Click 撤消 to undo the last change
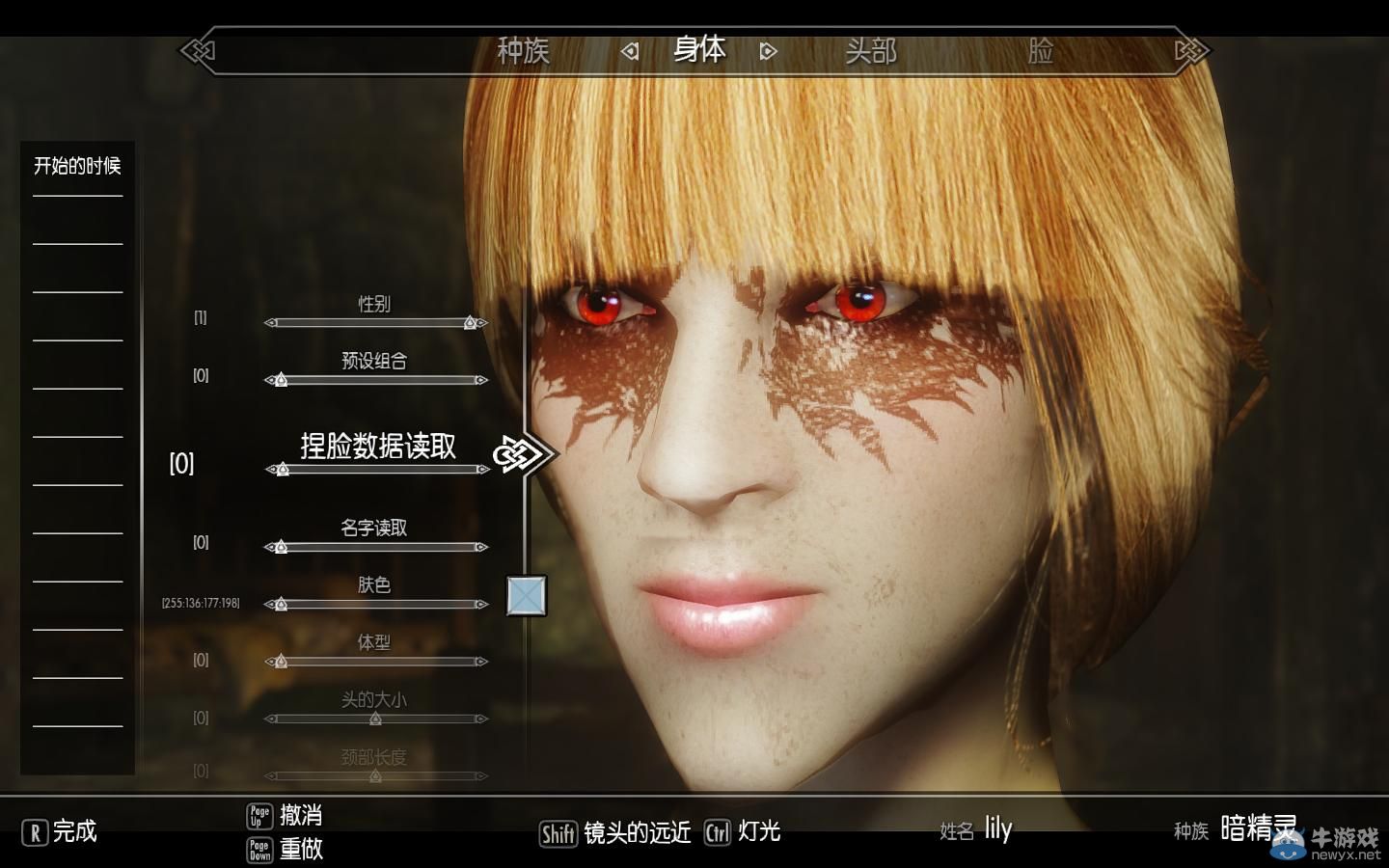The height and width of the screenshot is (868, 1389). [x=301, y=815]
